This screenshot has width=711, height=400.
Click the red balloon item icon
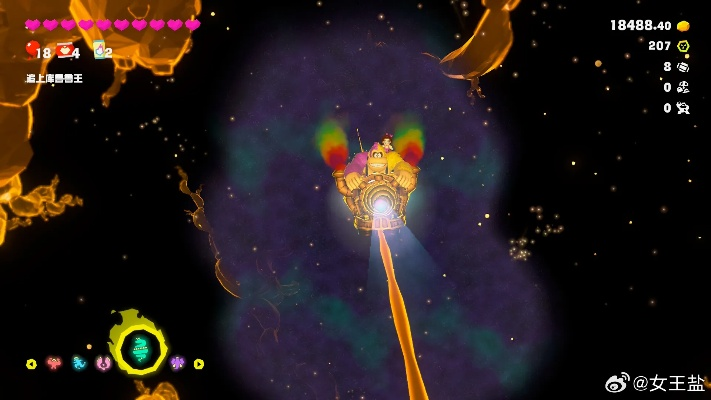(32, 48)
